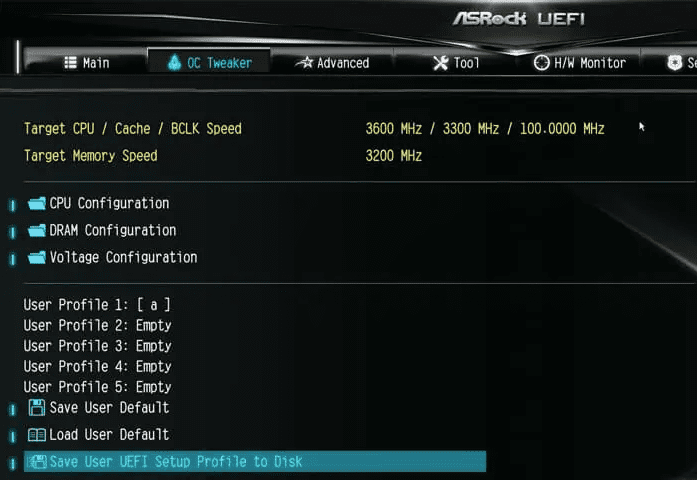Image resolution: width=697 pixels, height=480 pixels.
Task: Go to the Tool tab
Action: click(x=456, y=63)
